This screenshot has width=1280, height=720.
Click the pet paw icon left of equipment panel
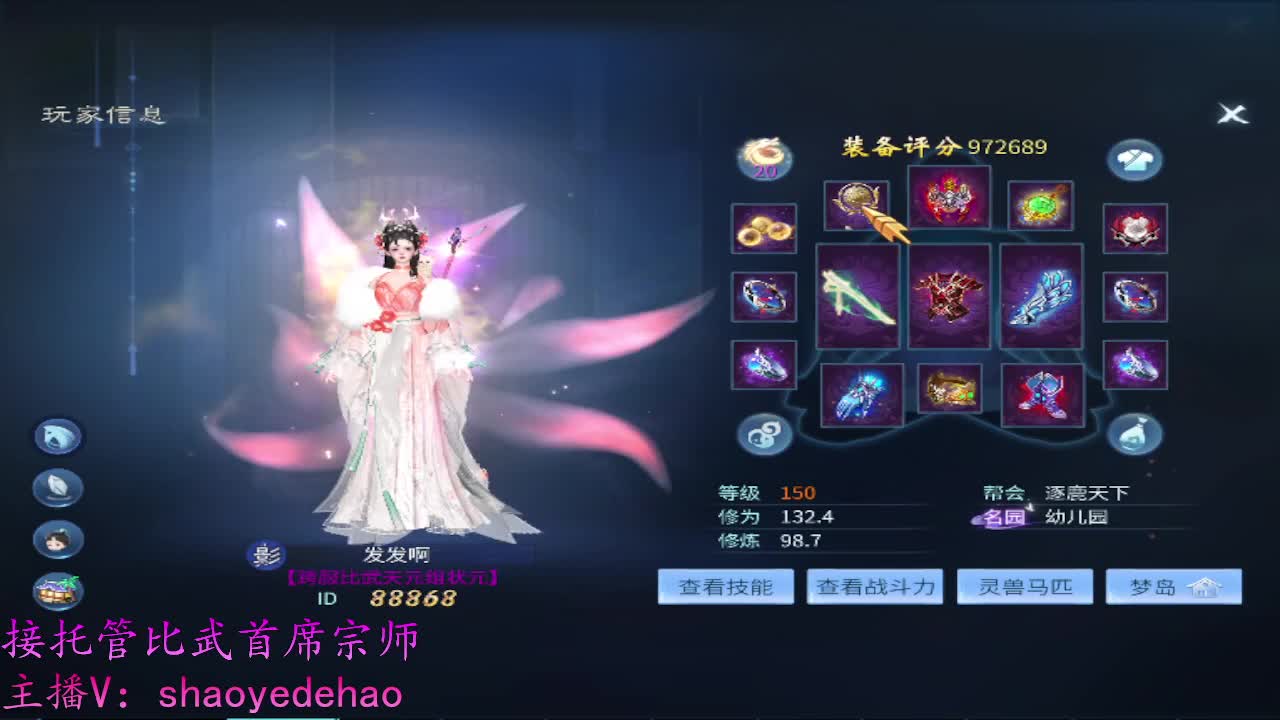(x=763, y=432)
